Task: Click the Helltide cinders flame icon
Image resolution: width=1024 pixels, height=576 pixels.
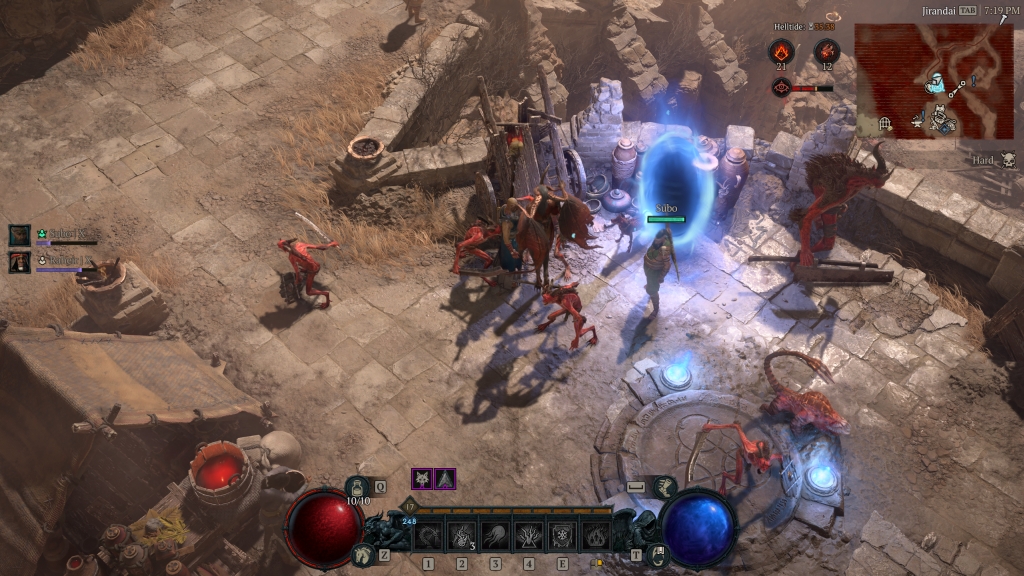Action: (x=781, y=51)
